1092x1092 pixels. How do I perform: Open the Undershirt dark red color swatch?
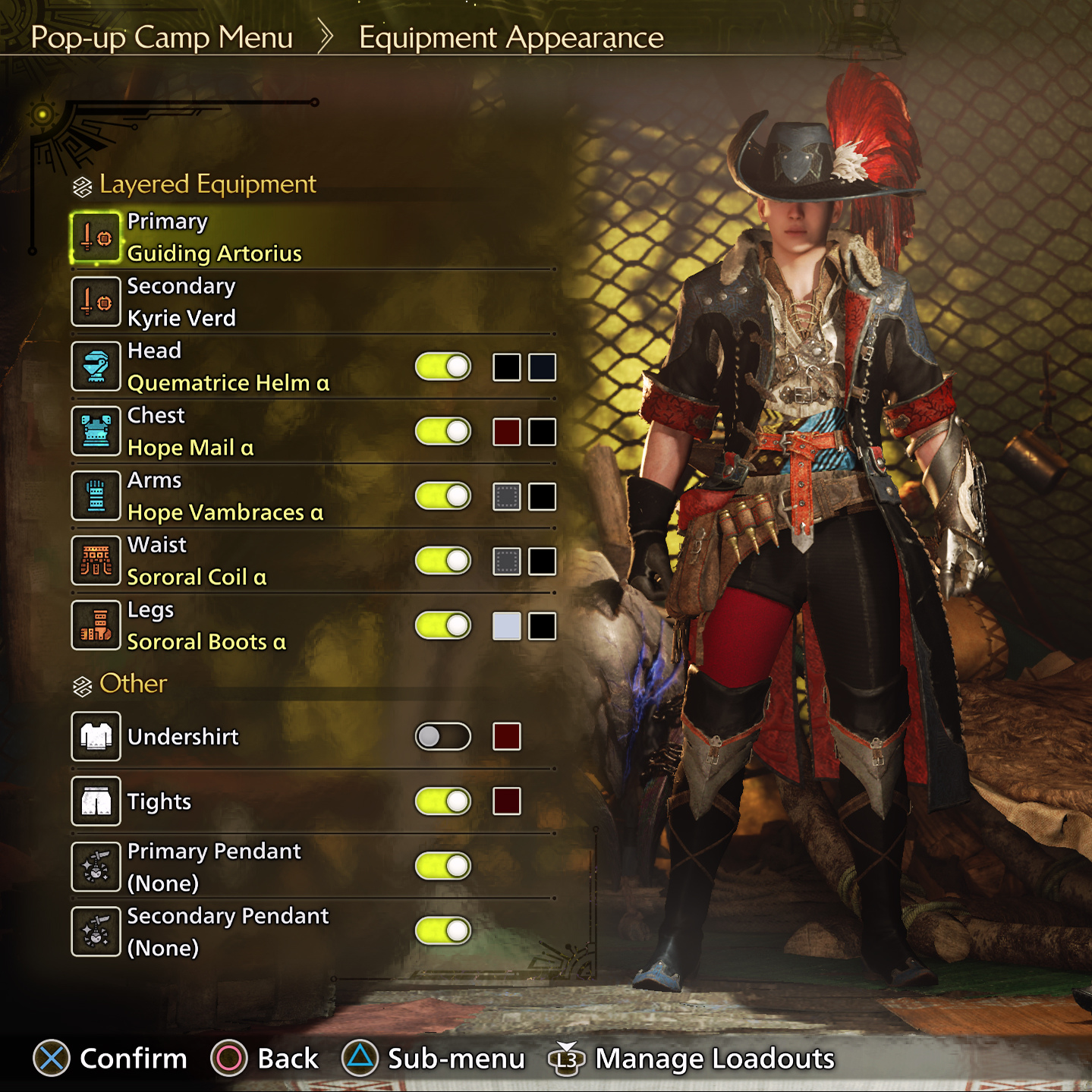click(x=507, y=737)
